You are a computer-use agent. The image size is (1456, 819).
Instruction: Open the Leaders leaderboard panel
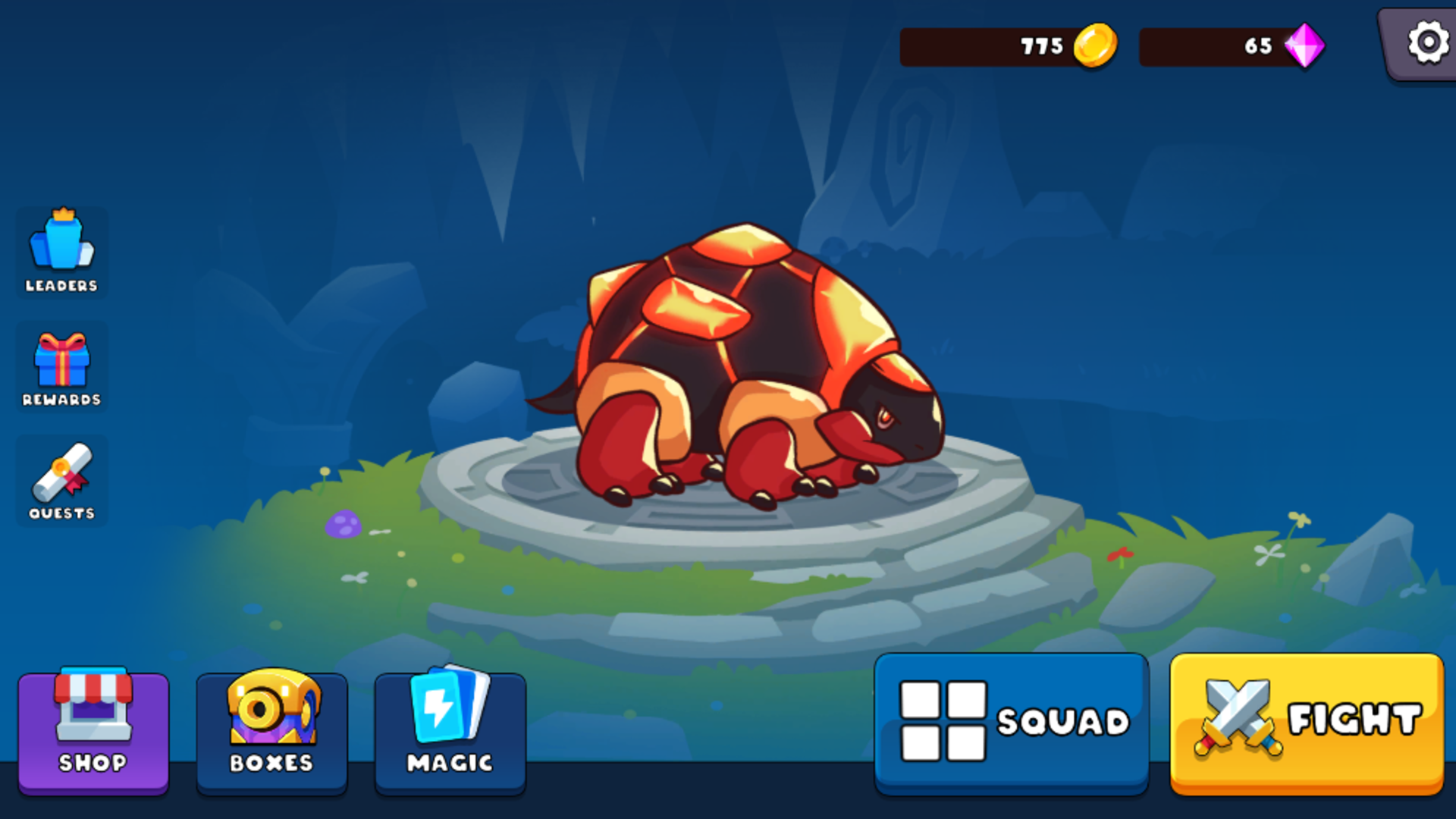tap(61, 250)
